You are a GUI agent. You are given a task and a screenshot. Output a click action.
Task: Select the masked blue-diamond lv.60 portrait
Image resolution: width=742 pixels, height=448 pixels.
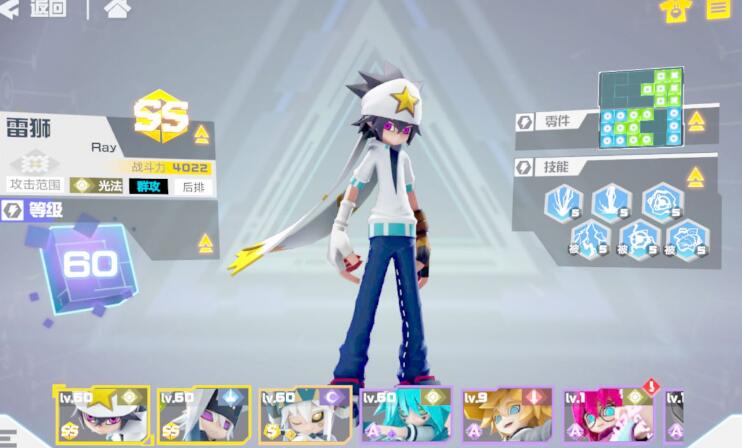(203, 415)
